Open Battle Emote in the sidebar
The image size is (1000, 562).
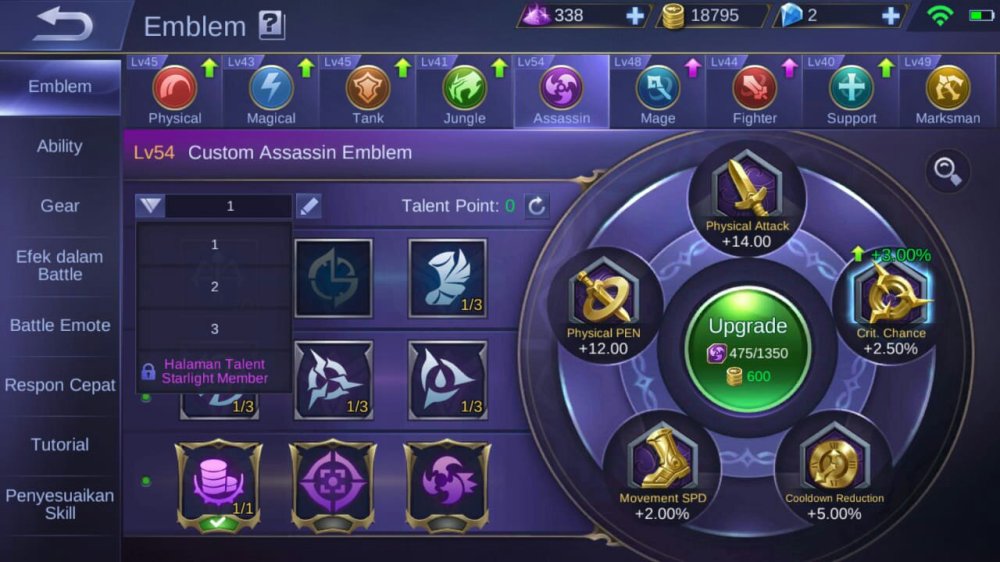(x=60, y=325)
